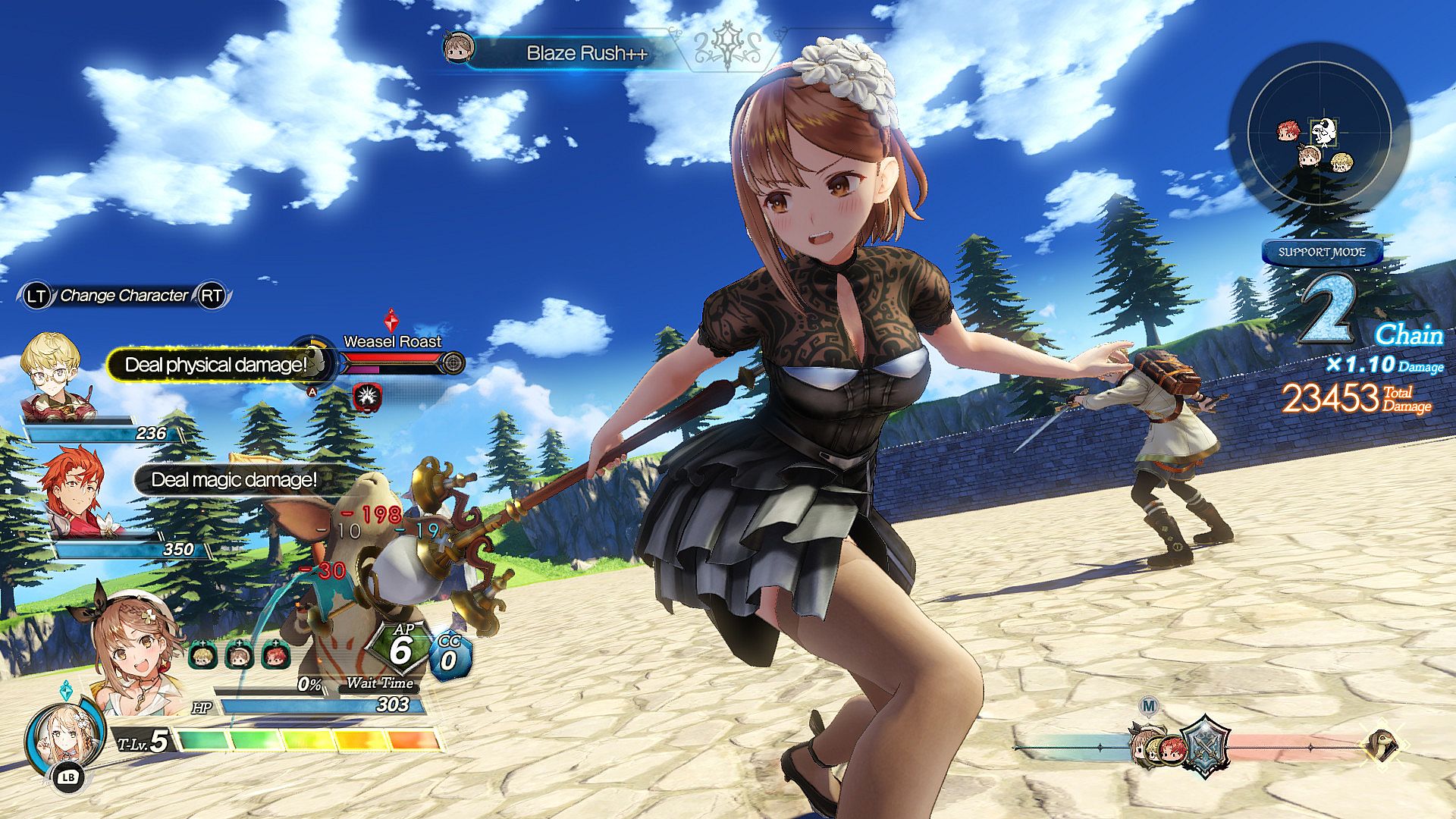Screen dimensions: 1456x819
Task: Select the Change Character label
Action: tap(124, 296)
